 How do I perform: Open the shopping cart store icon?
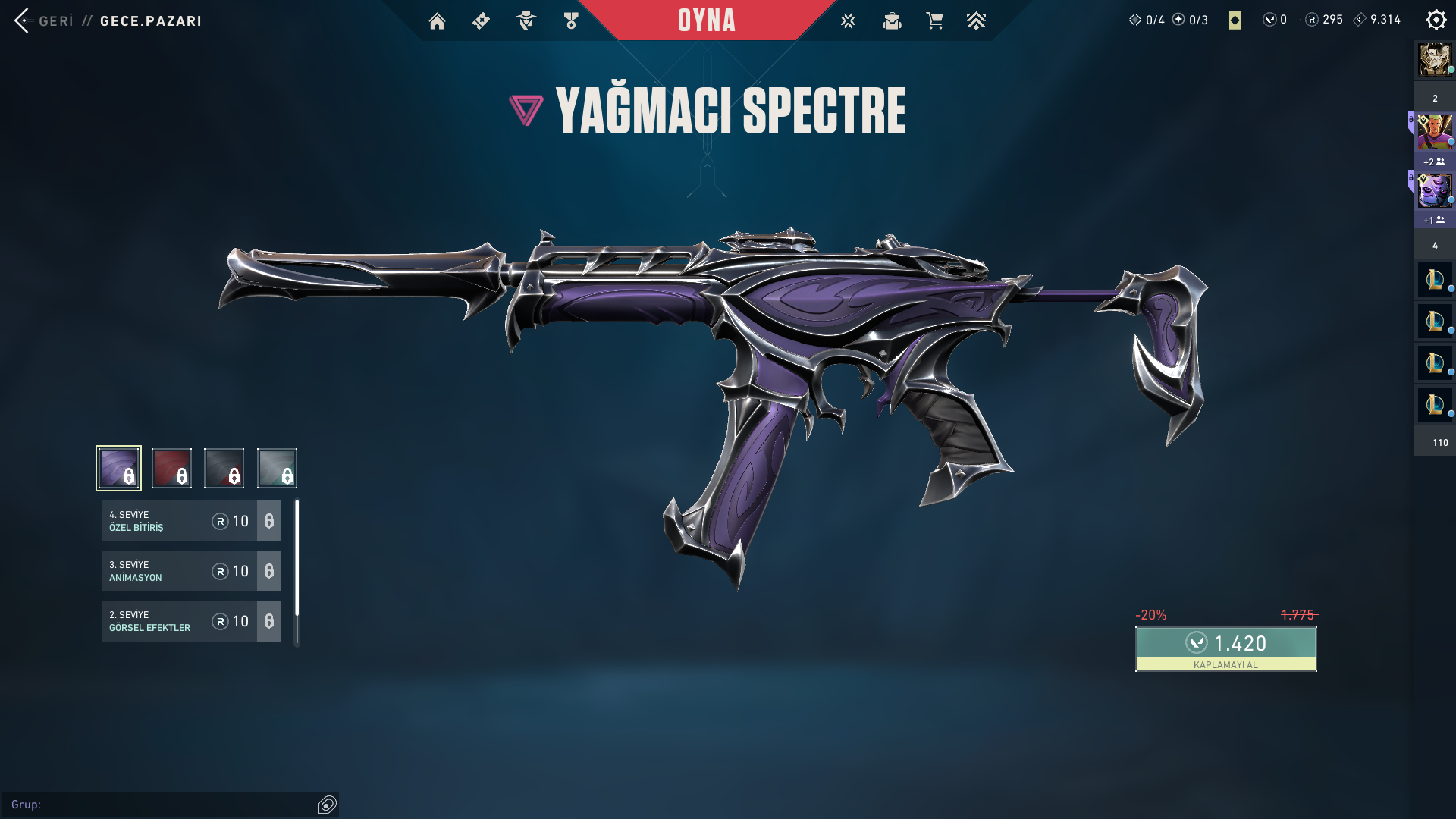(934, 21)
